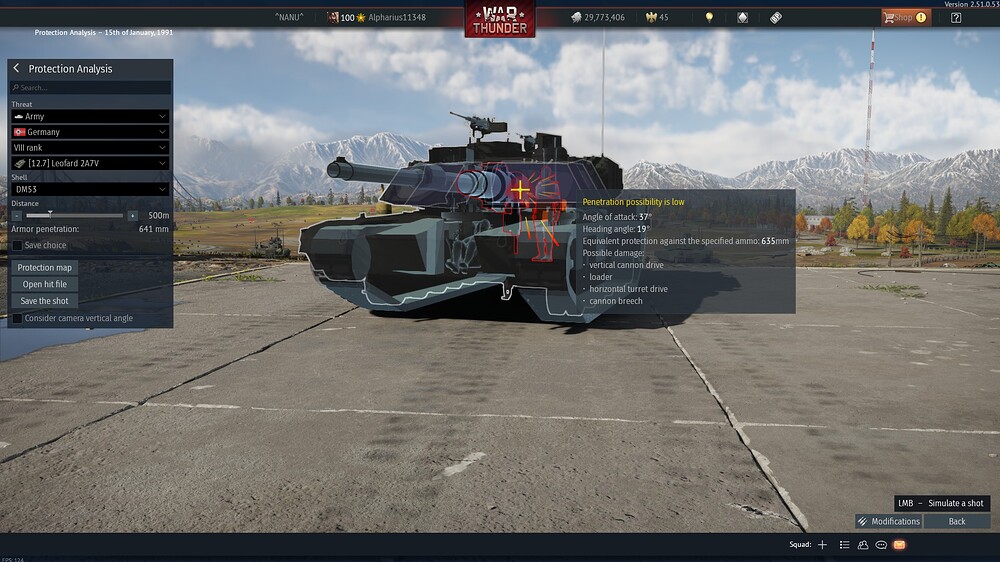Open the Modifications window

[888, 521]
